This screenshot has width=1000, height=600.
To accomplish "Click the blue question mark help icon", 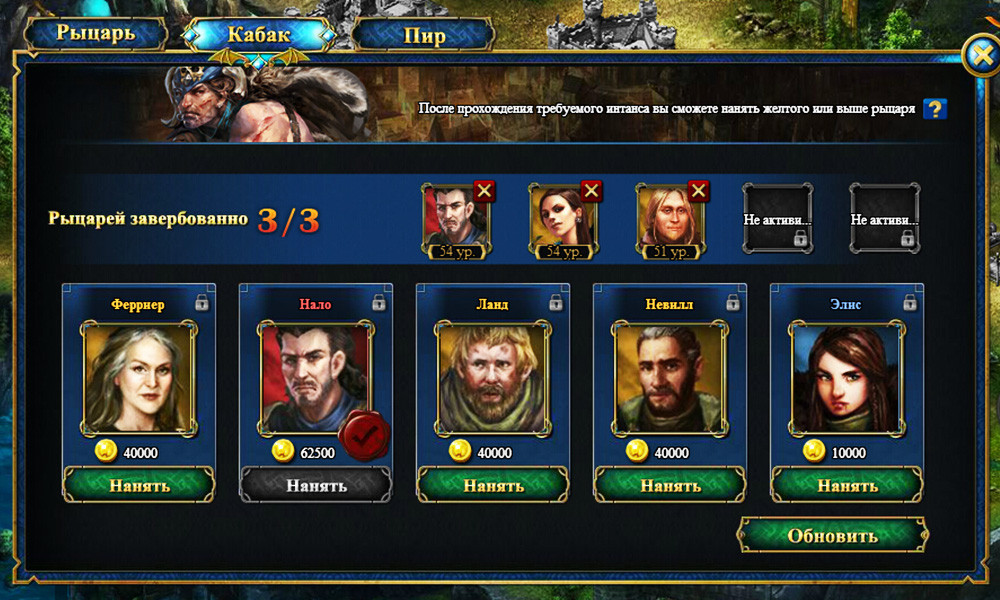I will pyautogui.click(x=935, y=109).
